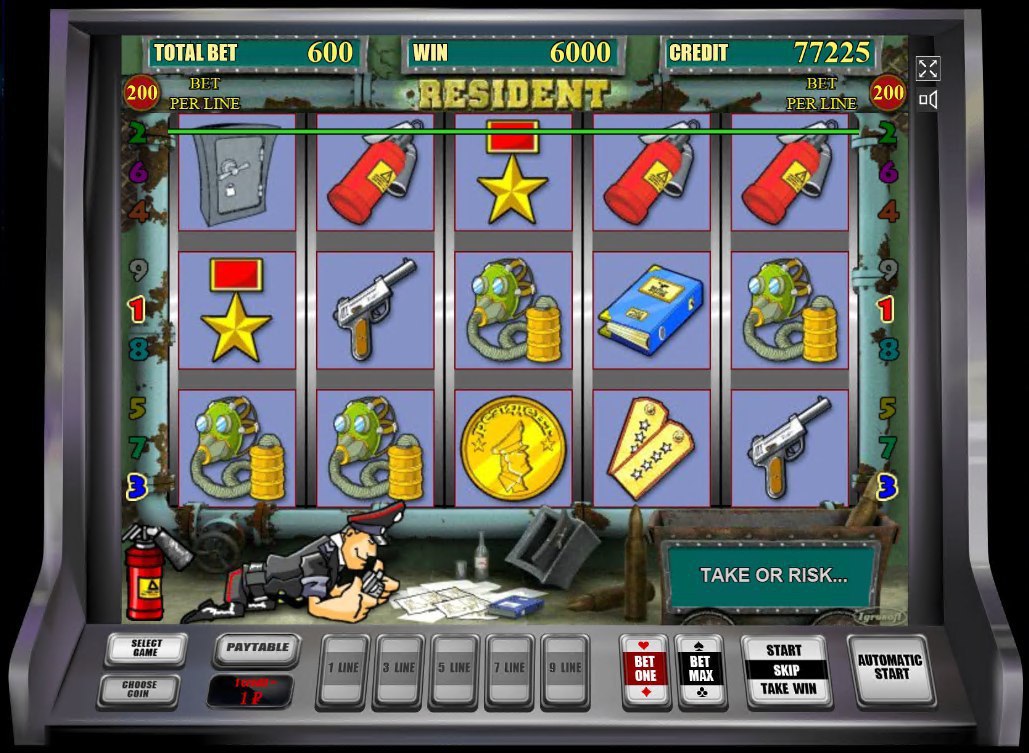This screenshot has height=753, width=1029.
Task: Click the Bet One button
Action: pos(645,670)
